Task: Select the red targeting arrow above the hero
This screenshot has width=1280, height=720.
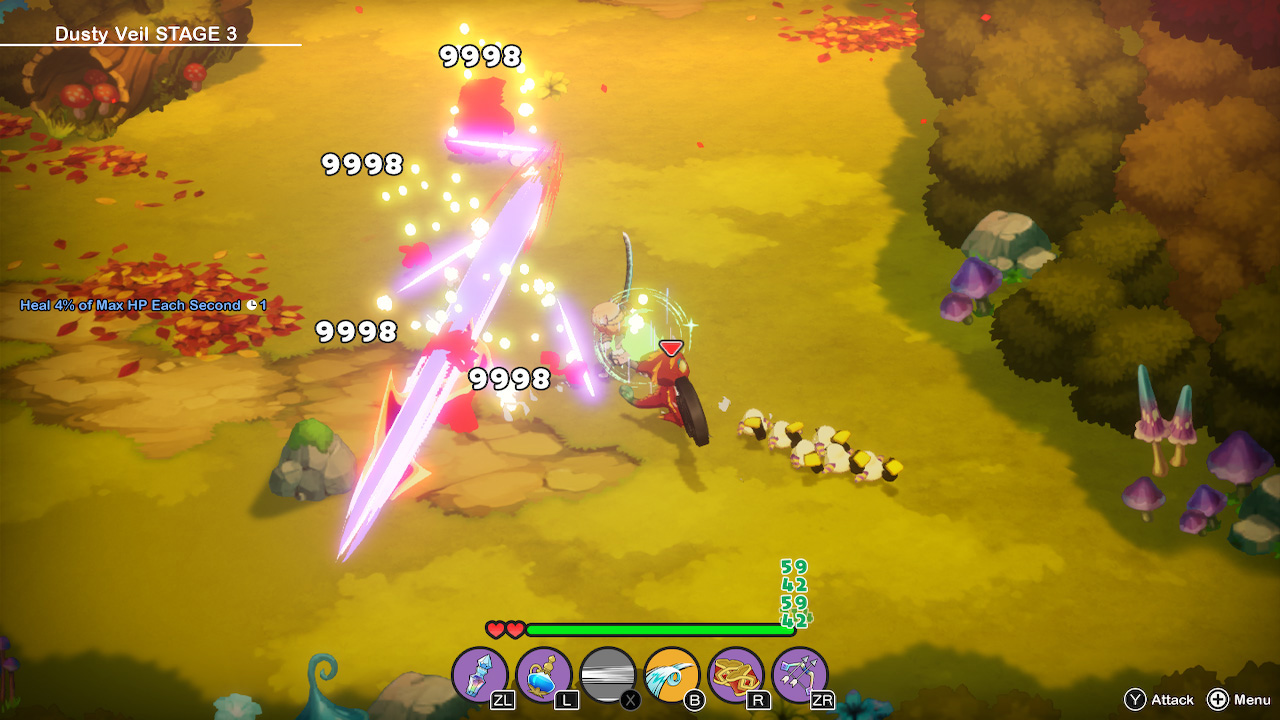Action: coord(669,350)
